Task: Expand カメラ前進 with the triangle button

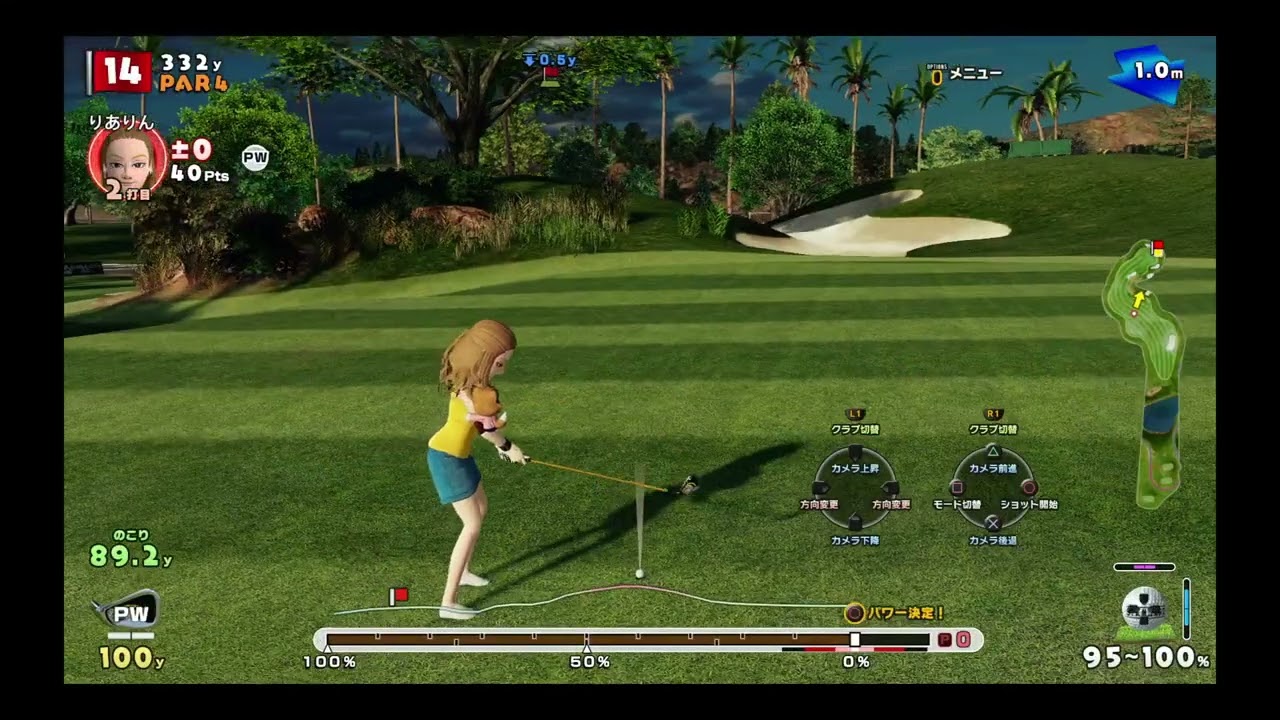Action: [x=993, y=450]
